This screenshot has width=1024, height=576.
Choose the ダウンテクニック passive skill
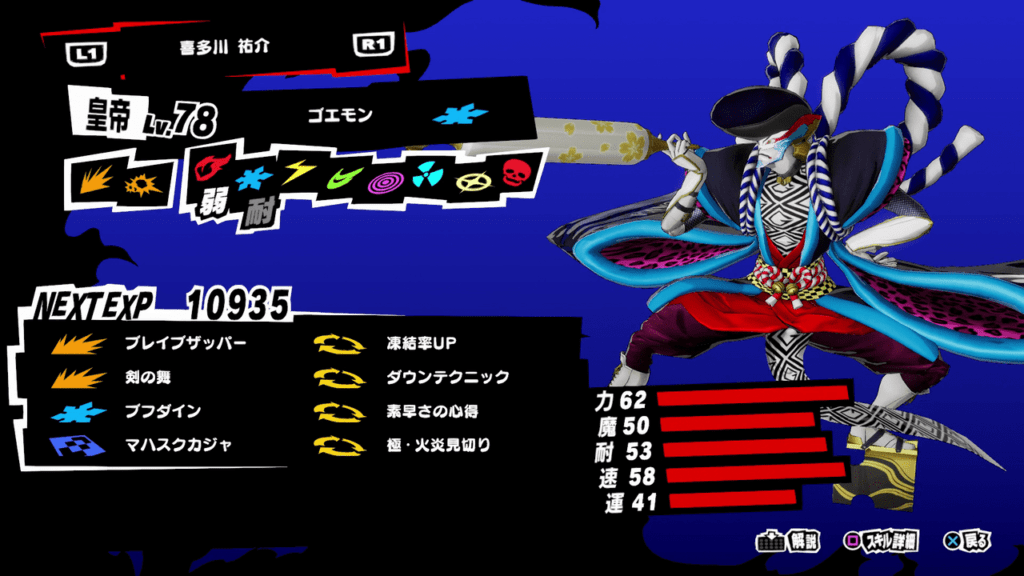point(447,377)
